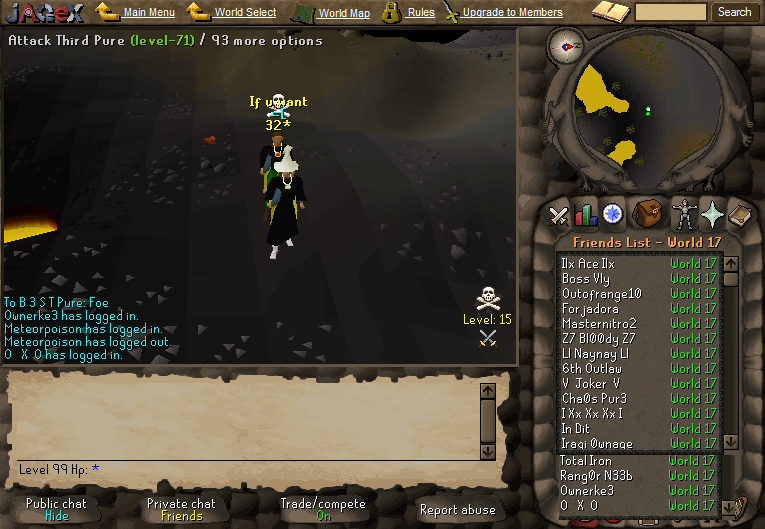Screen dimensions: 765x529
Task: Switch to the skills stats tab
Action: (x=585, y=214)
